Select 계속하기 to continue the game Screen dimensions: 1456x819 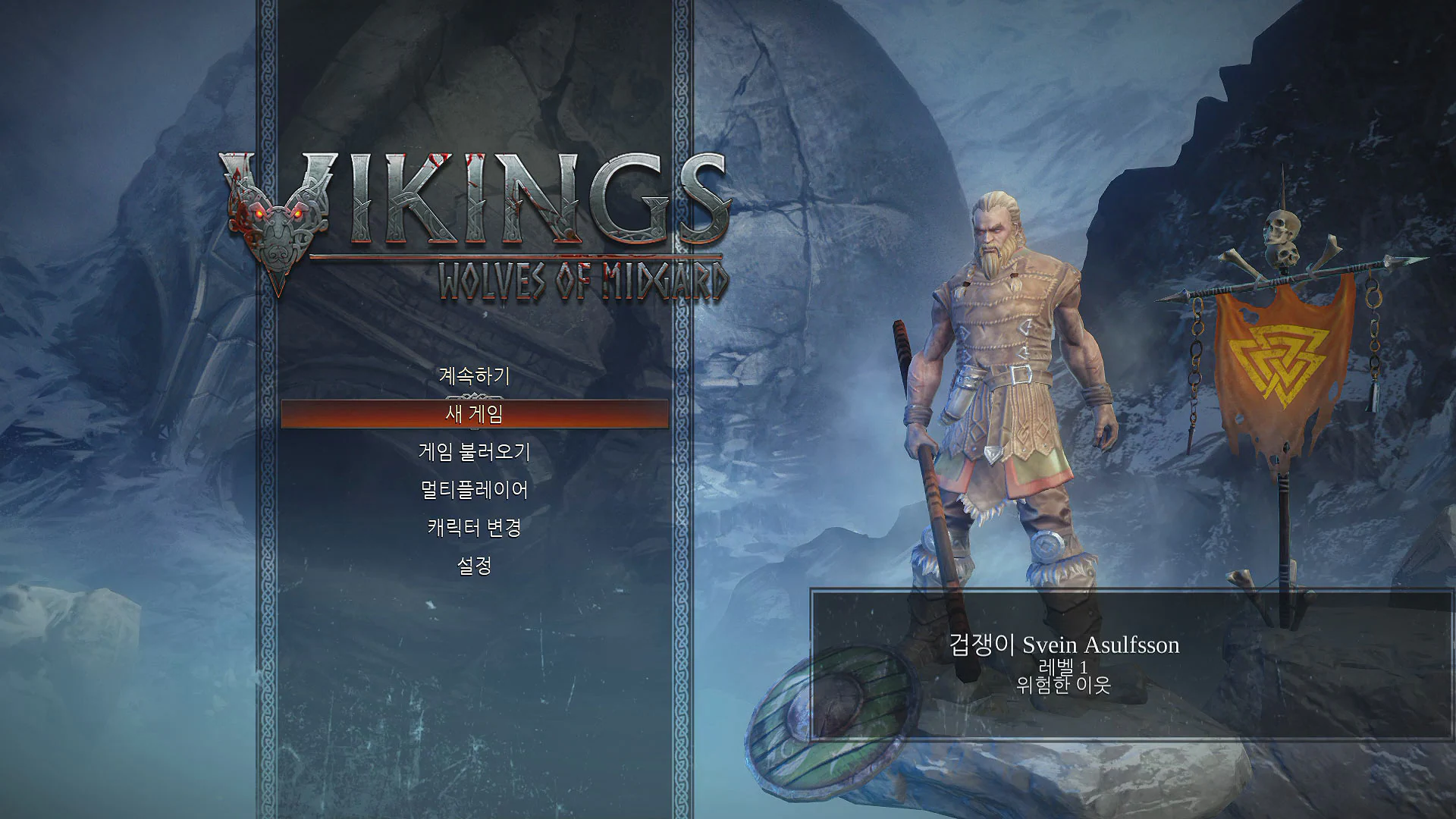click(x=474, y=376)
